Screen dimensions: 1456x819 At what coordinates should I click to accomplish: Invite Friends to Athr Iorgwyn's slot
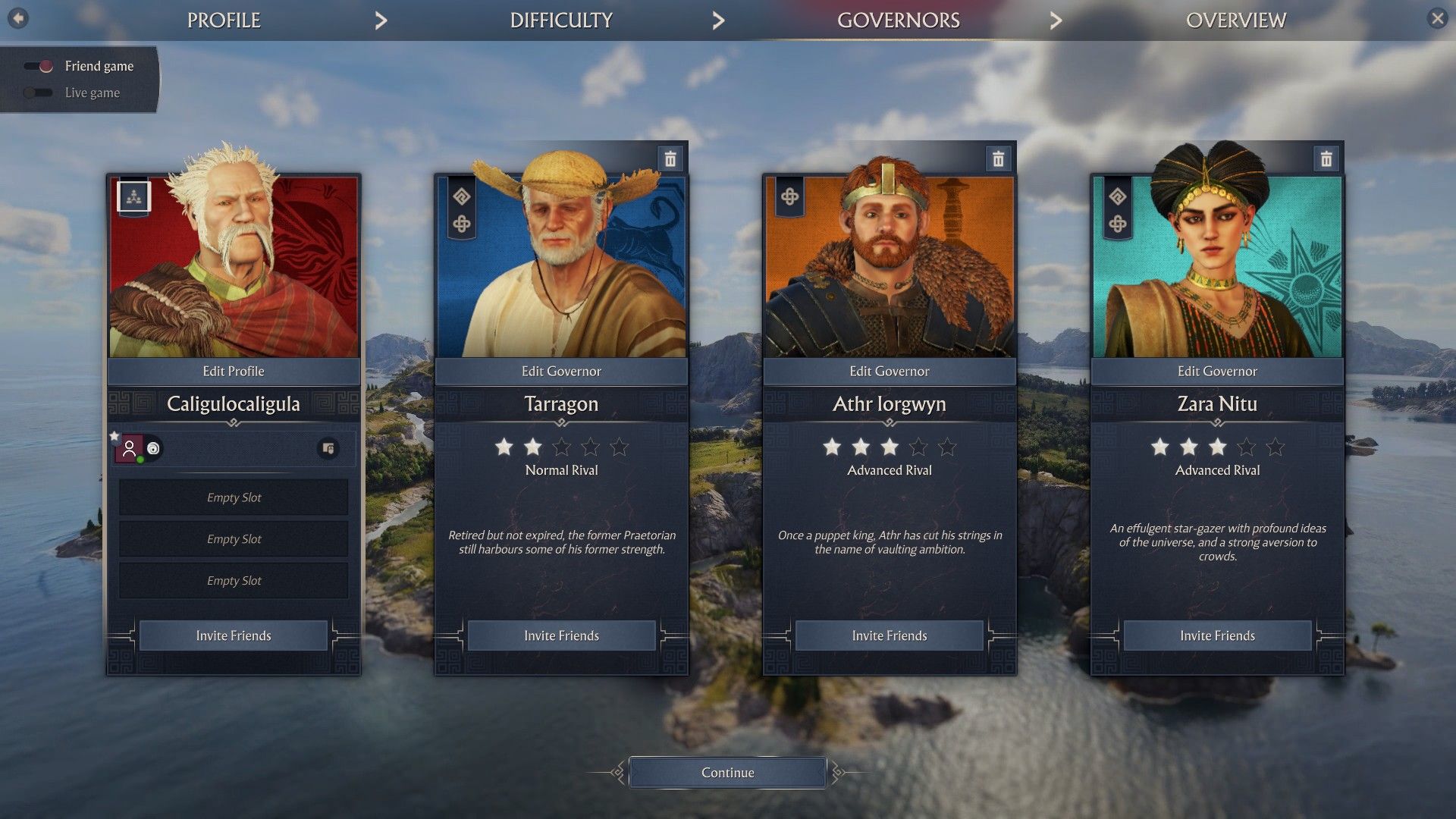coord(889,635)
